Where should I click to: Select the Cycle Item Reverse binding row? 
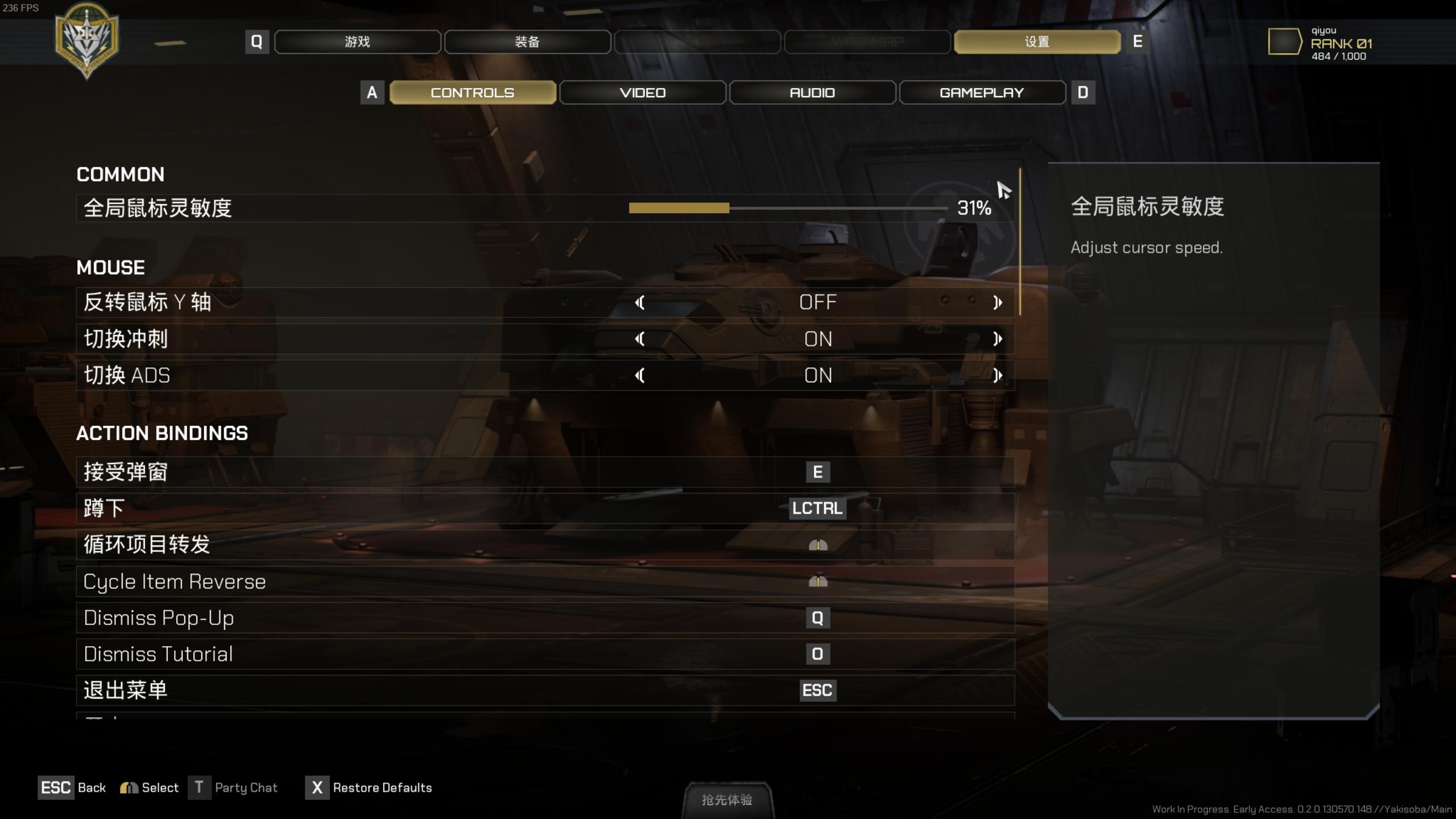pos(545,582)
